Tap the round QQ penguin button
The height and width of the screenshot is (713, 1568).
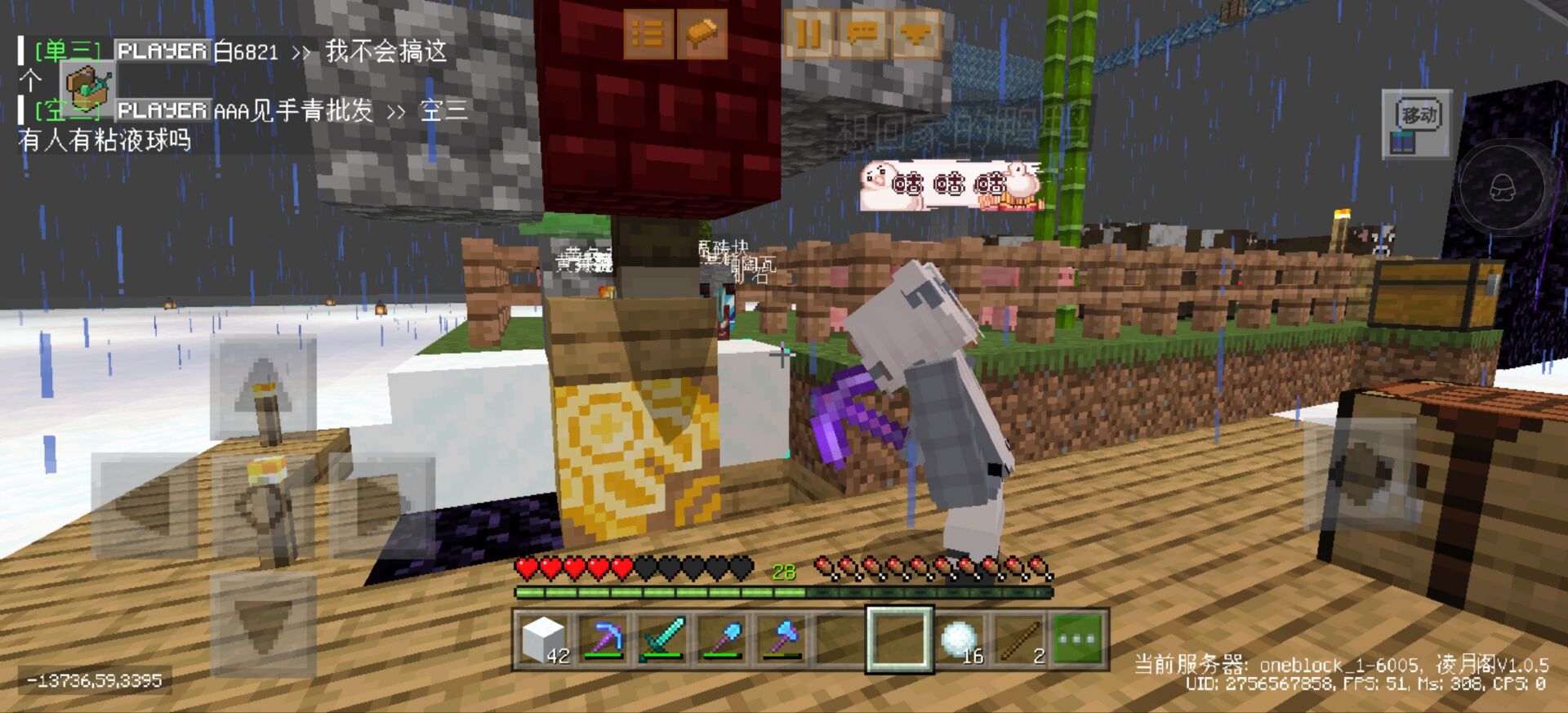tap(1501, 188)
